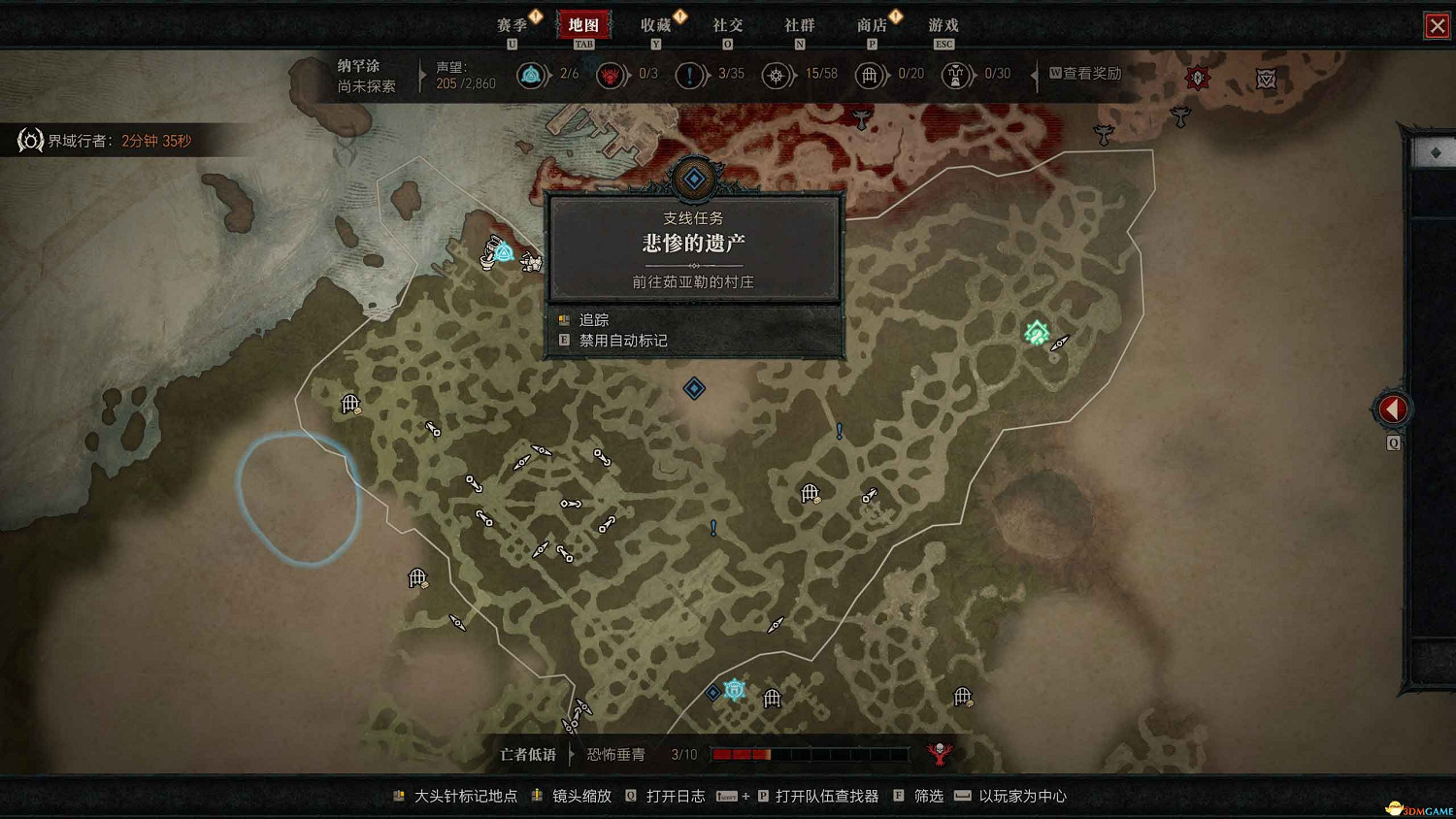Click the blue exclamation event icon on the map
This screenshot has height=819, width=1456.
click(x=838, y=430)
